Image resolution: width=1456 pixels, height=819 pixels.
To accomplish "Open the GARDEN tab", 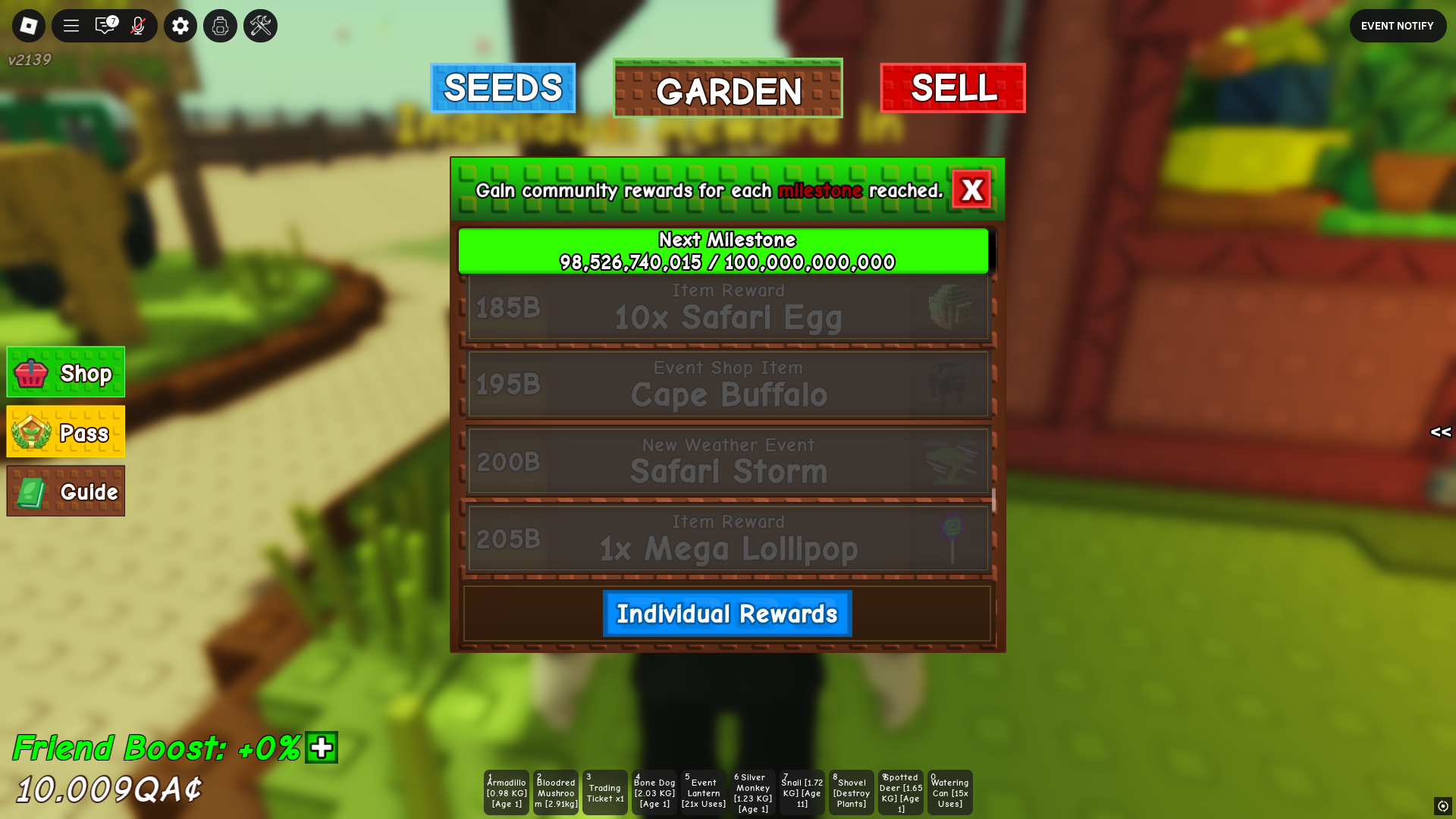I will pyautogui.click(x=727, y=88).
